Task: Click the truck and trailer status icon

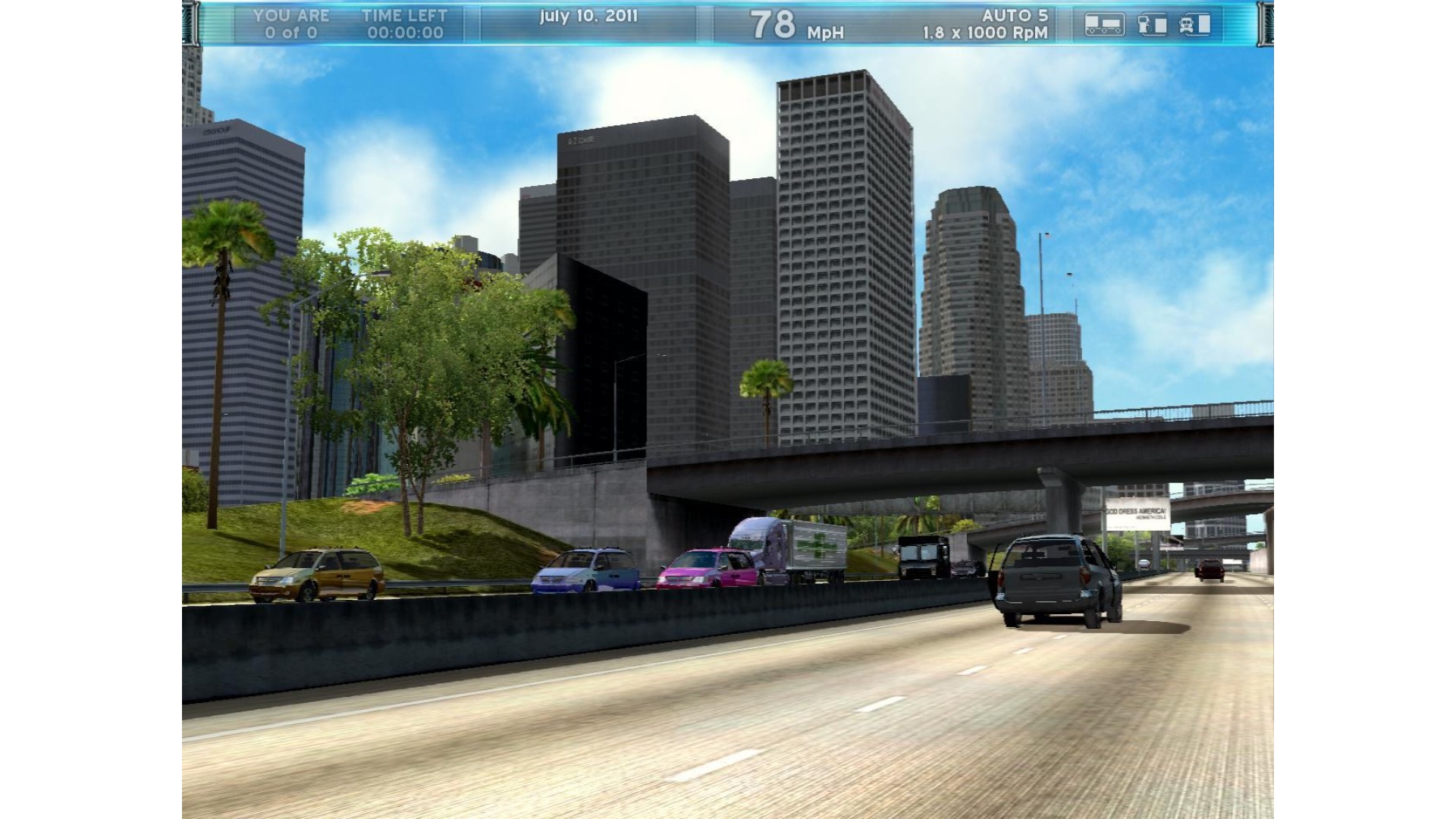Action: [x=1104, y=24]
